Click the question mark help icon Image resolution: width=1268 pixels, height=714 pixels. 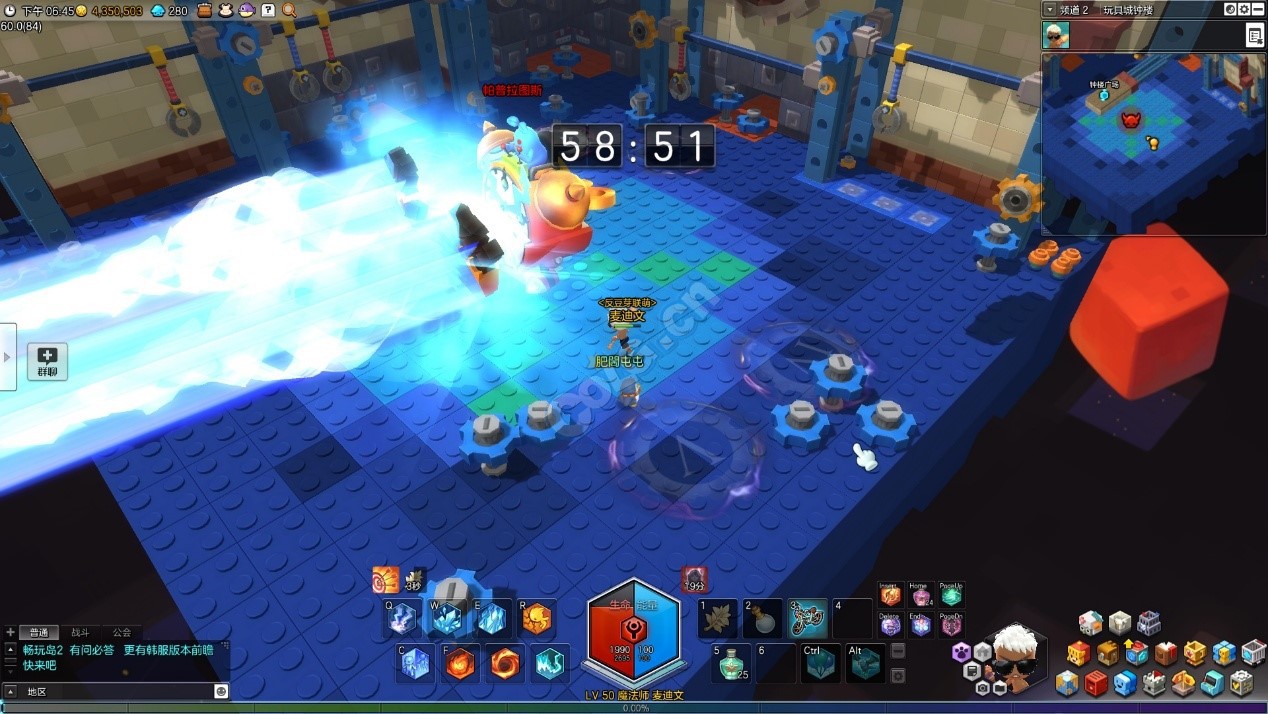[268, 10]
